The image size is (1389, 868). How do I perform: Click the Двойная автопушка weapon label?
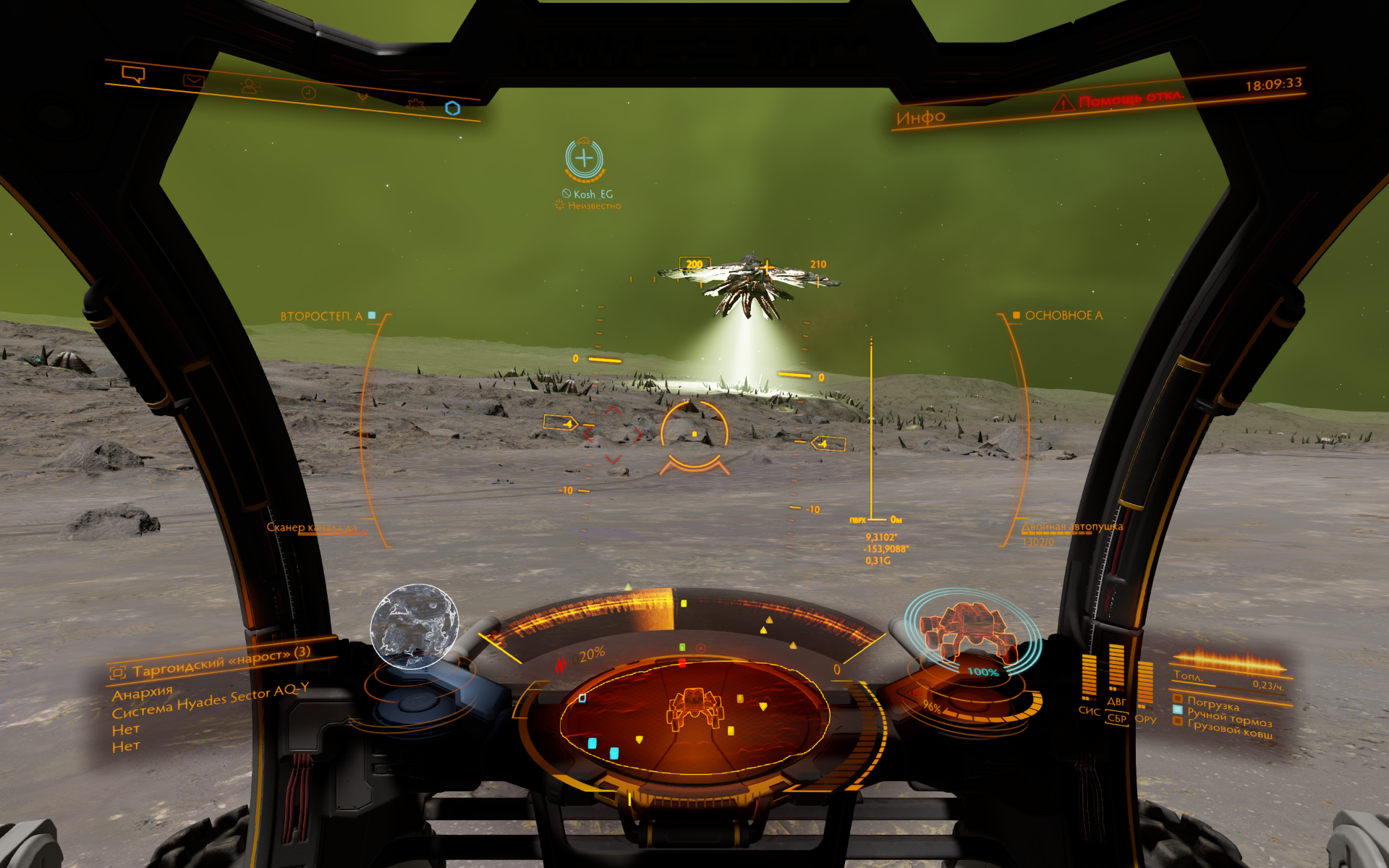click(1073, 527)
